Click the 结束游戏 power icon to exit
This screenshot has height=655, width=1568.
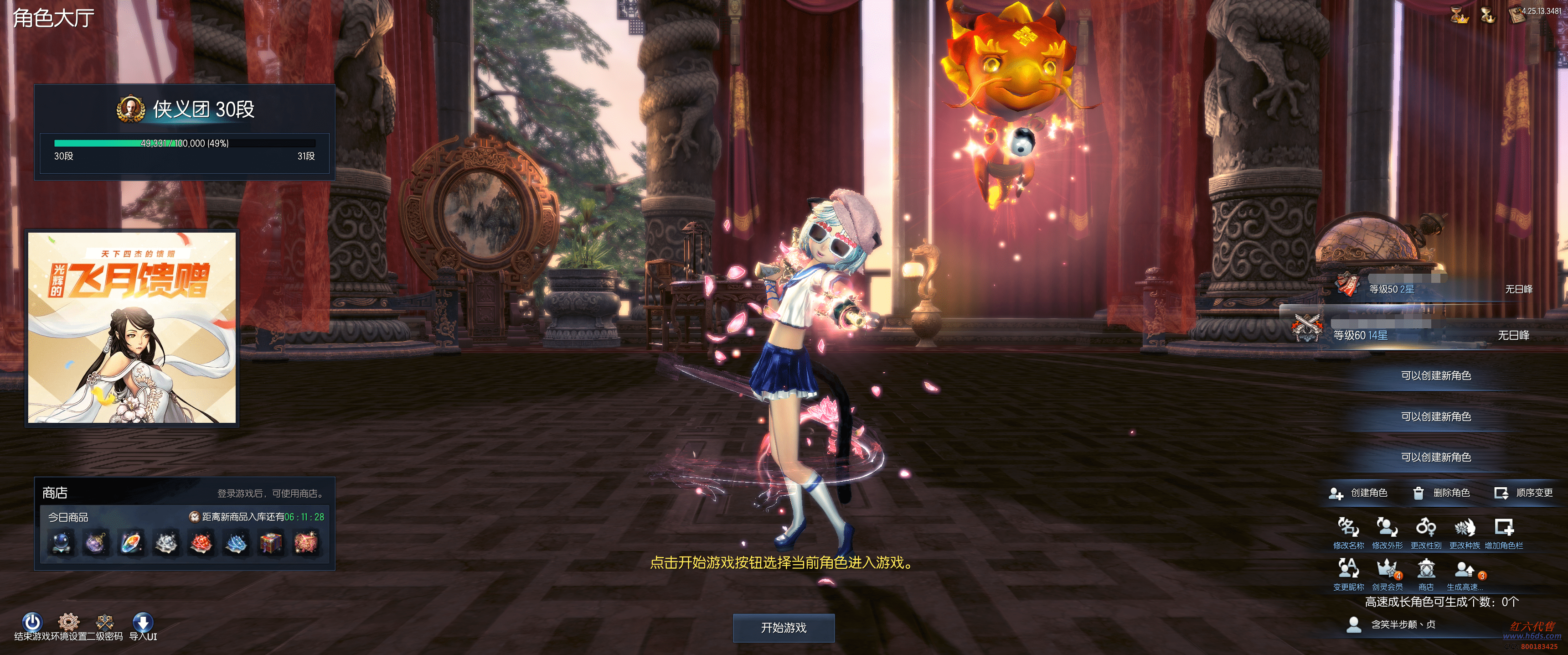click(x=32, y=622)
